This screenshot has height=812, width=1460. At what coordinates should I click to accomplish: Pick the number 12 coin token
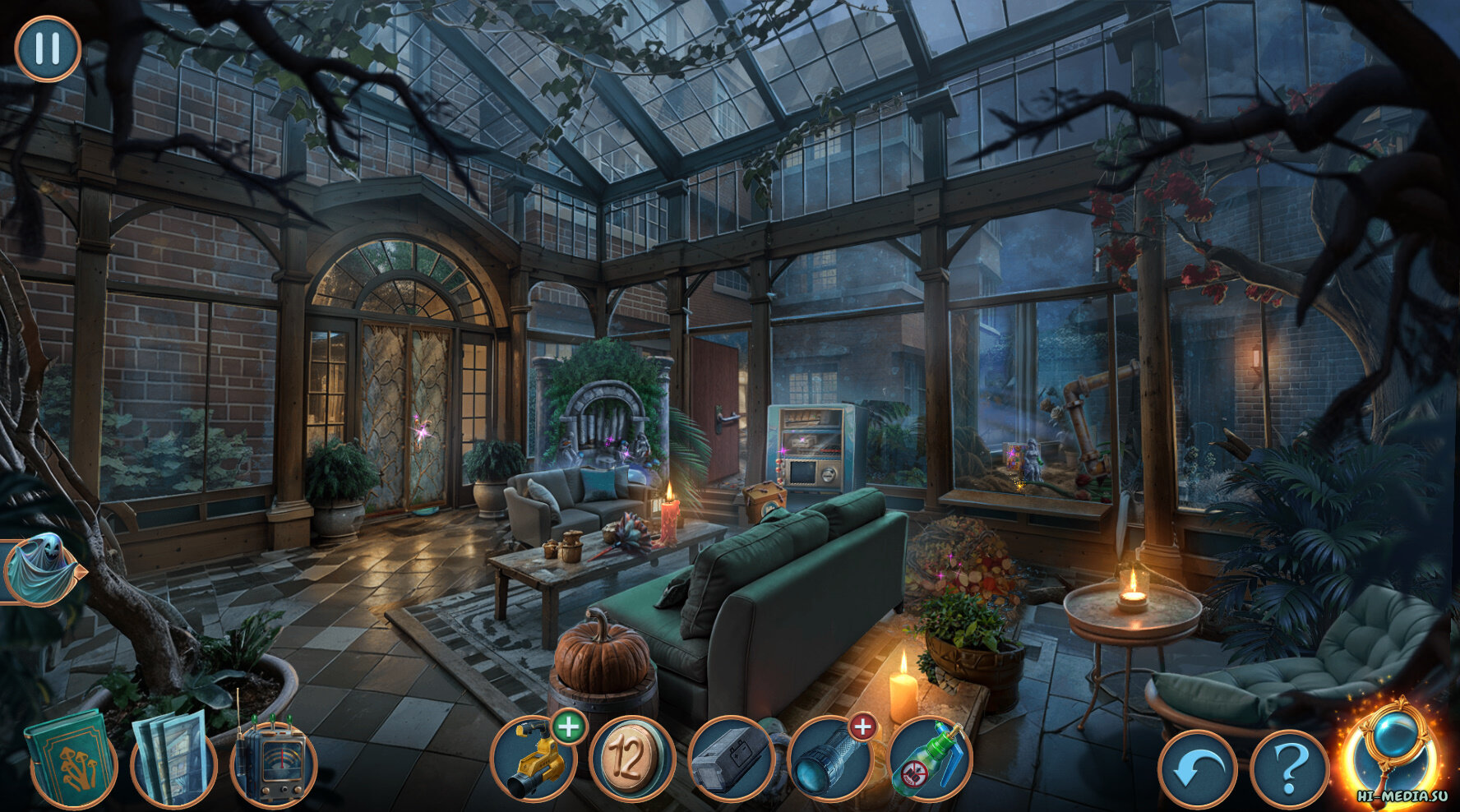[631, 760]
